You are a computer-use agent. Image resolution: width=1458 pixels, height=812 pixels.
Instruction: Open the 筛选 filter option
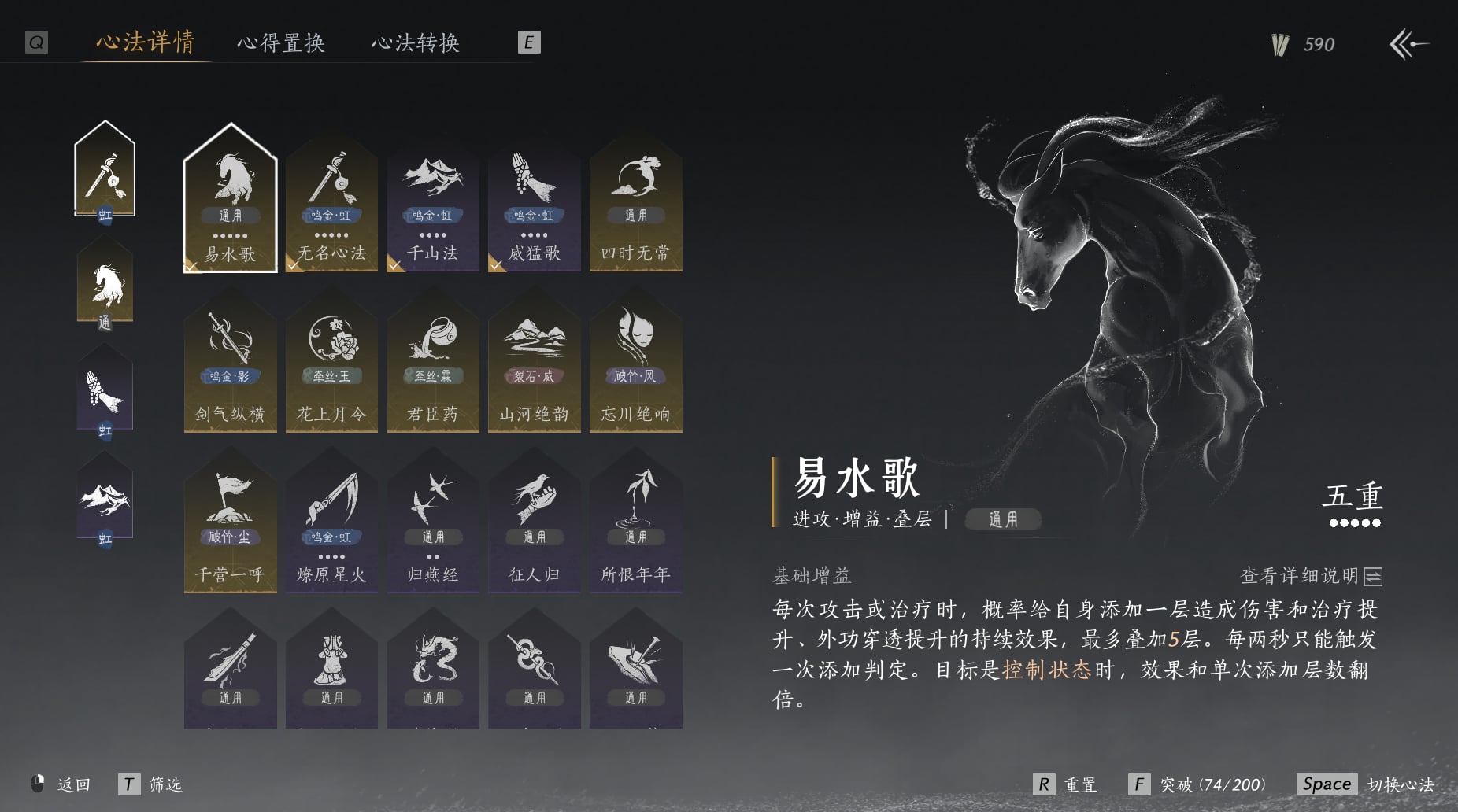(150, 784)
